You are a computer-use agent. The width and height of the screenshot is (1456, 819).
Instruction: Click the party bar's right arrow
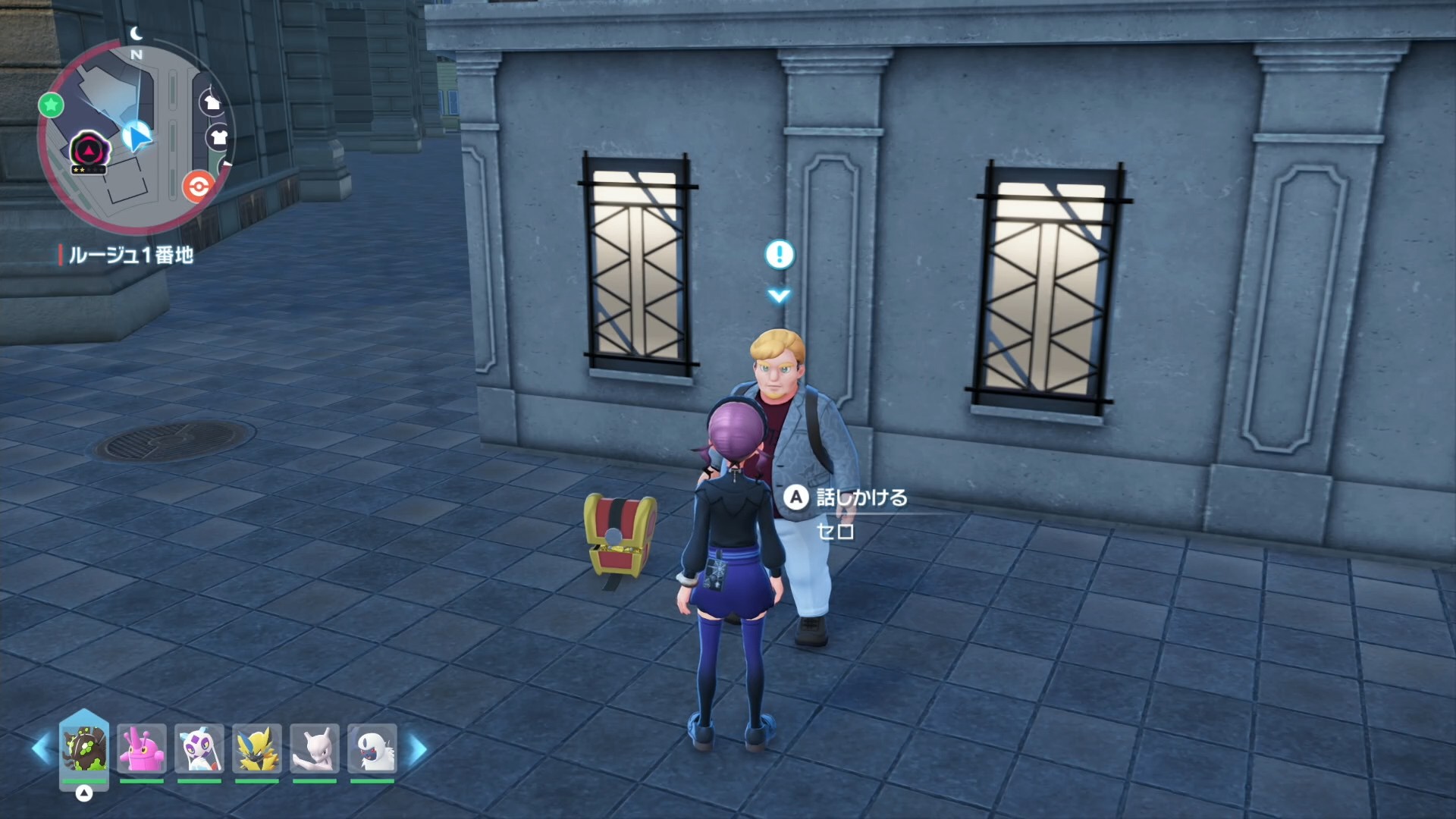(x=417, y=749)
